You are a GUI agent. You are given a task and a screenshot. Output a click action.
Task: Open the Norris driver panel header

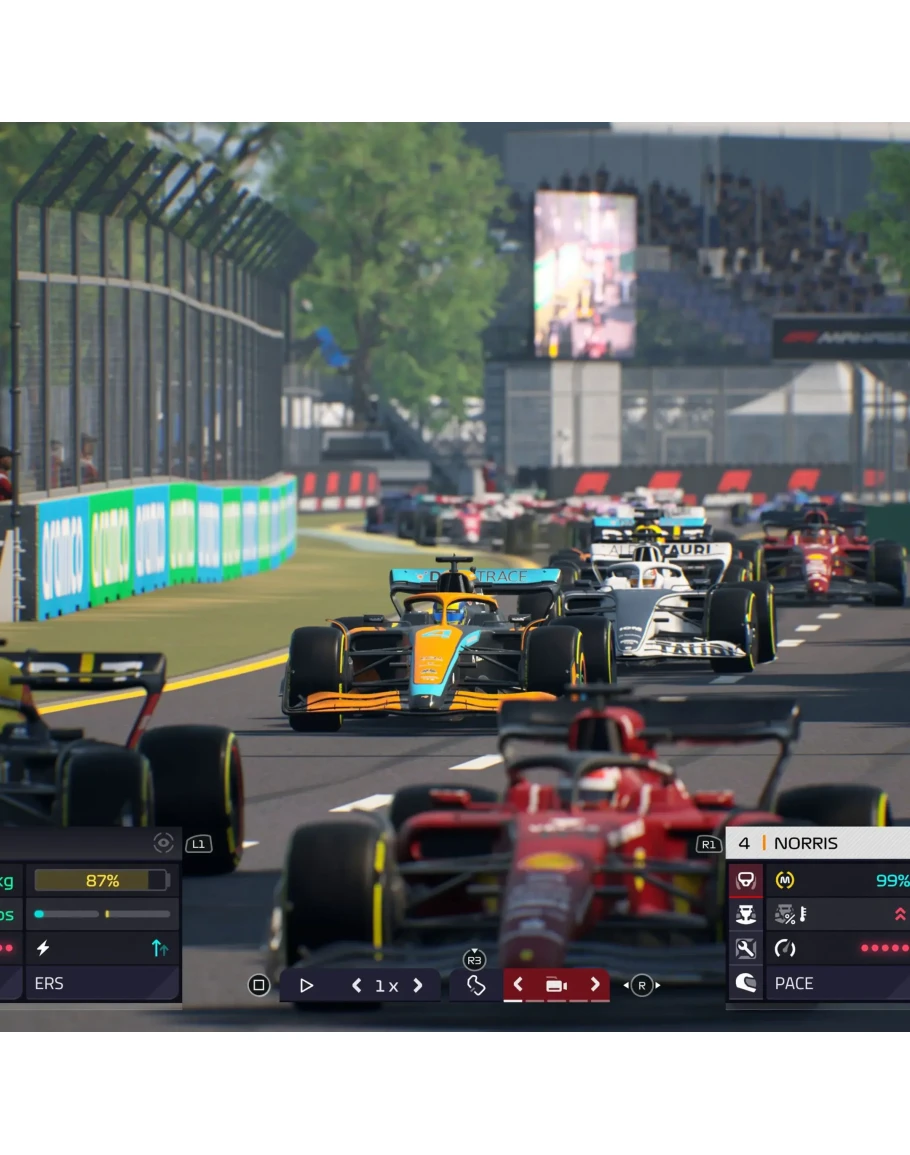(818, 843)
